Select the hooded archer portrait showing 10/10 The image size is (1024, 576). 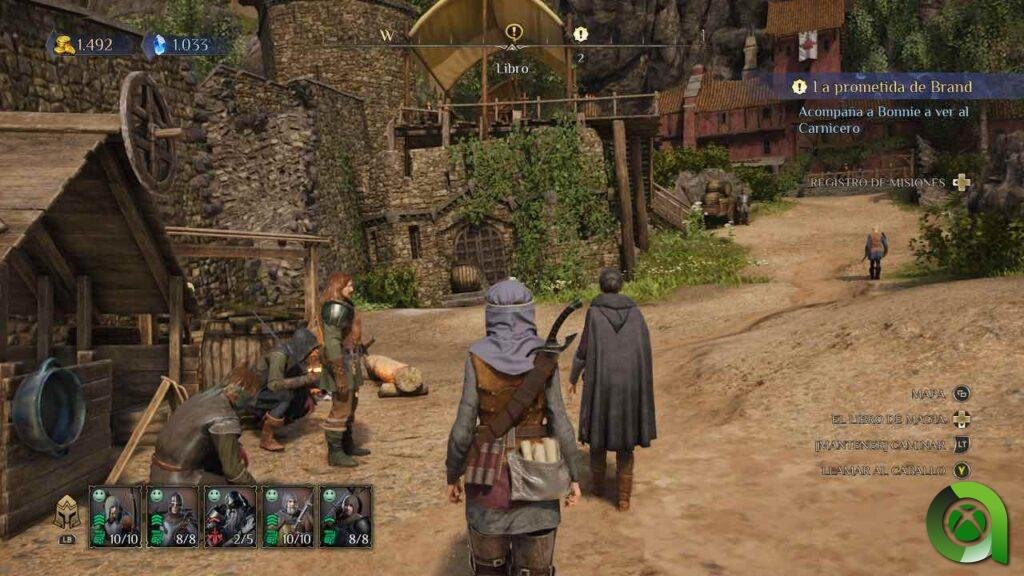115,516
